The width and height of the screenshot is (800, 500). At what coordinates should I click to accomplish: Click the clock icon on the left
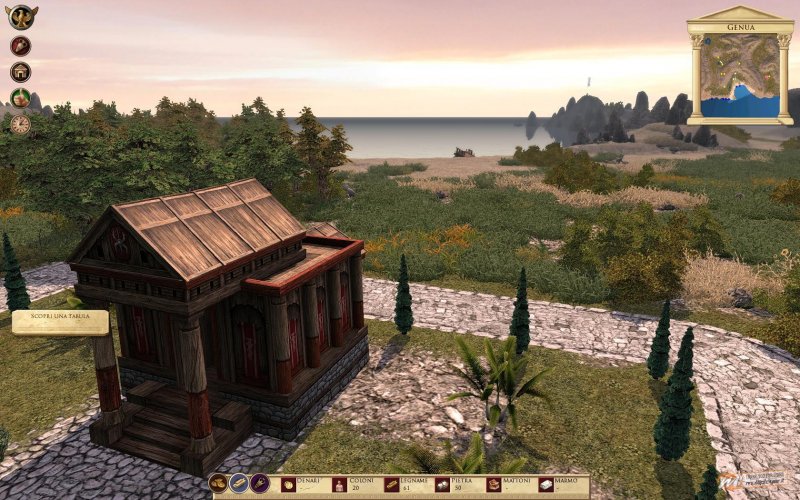point(20,124)
